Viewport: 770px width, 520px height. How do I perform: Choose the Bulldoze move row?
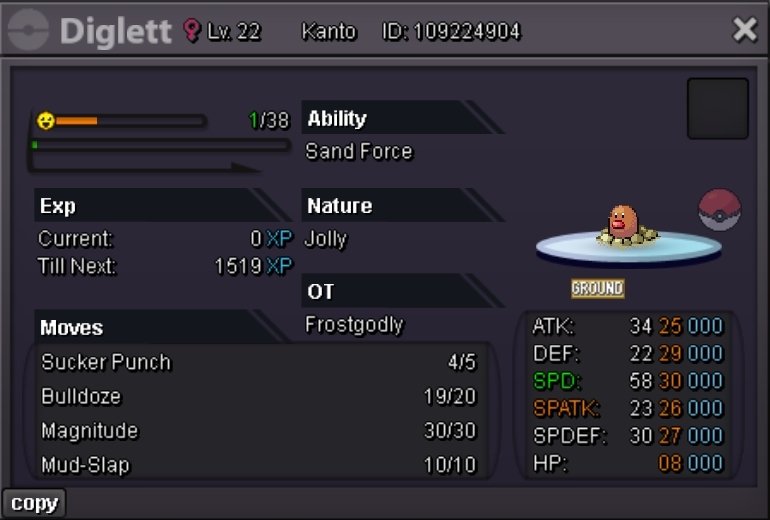pyautogui.click(x=258, y=397)
